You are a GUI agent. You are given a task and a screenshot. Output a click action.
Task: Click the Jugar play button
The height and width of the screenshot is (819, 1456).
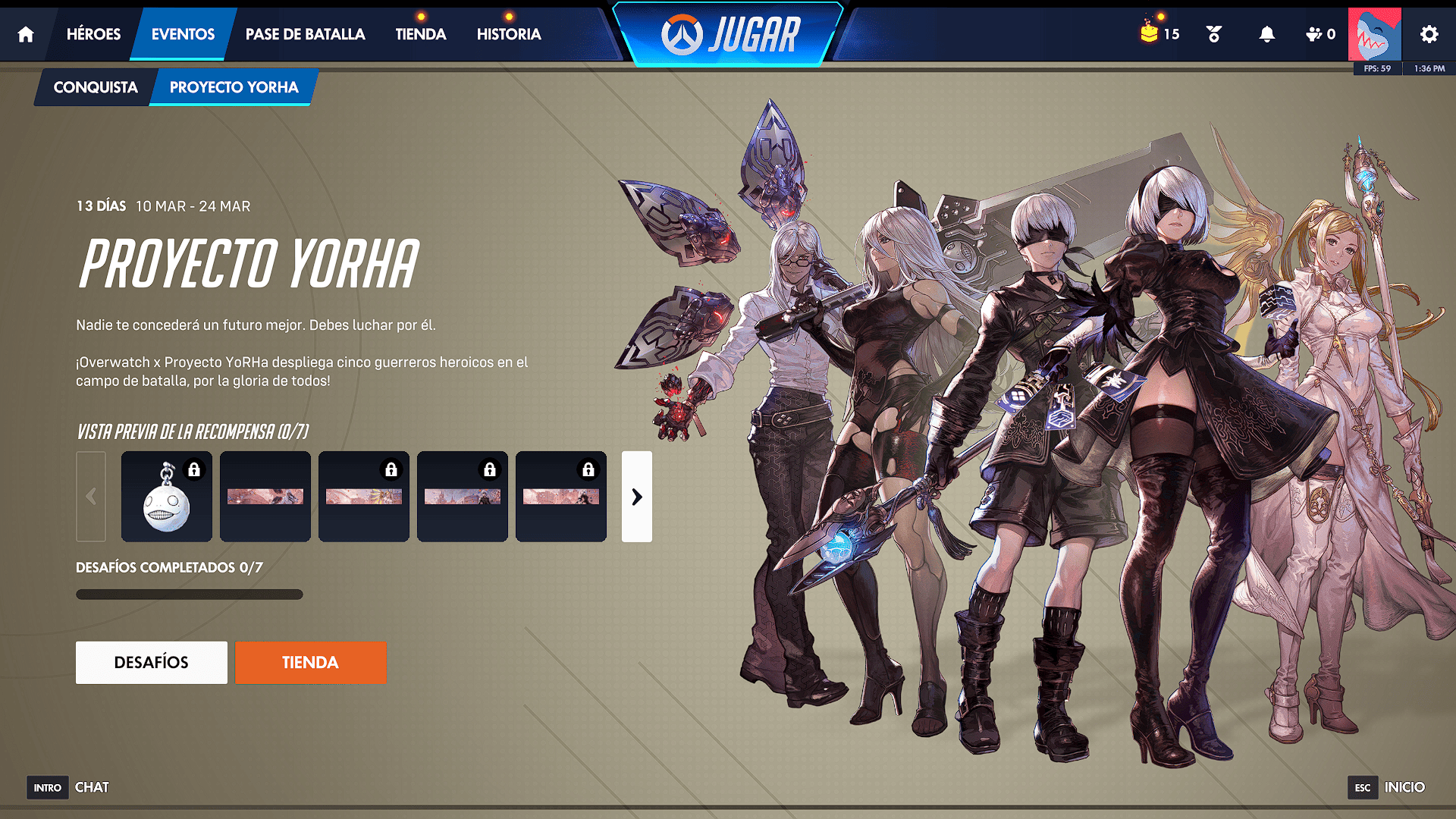[730, 34]
